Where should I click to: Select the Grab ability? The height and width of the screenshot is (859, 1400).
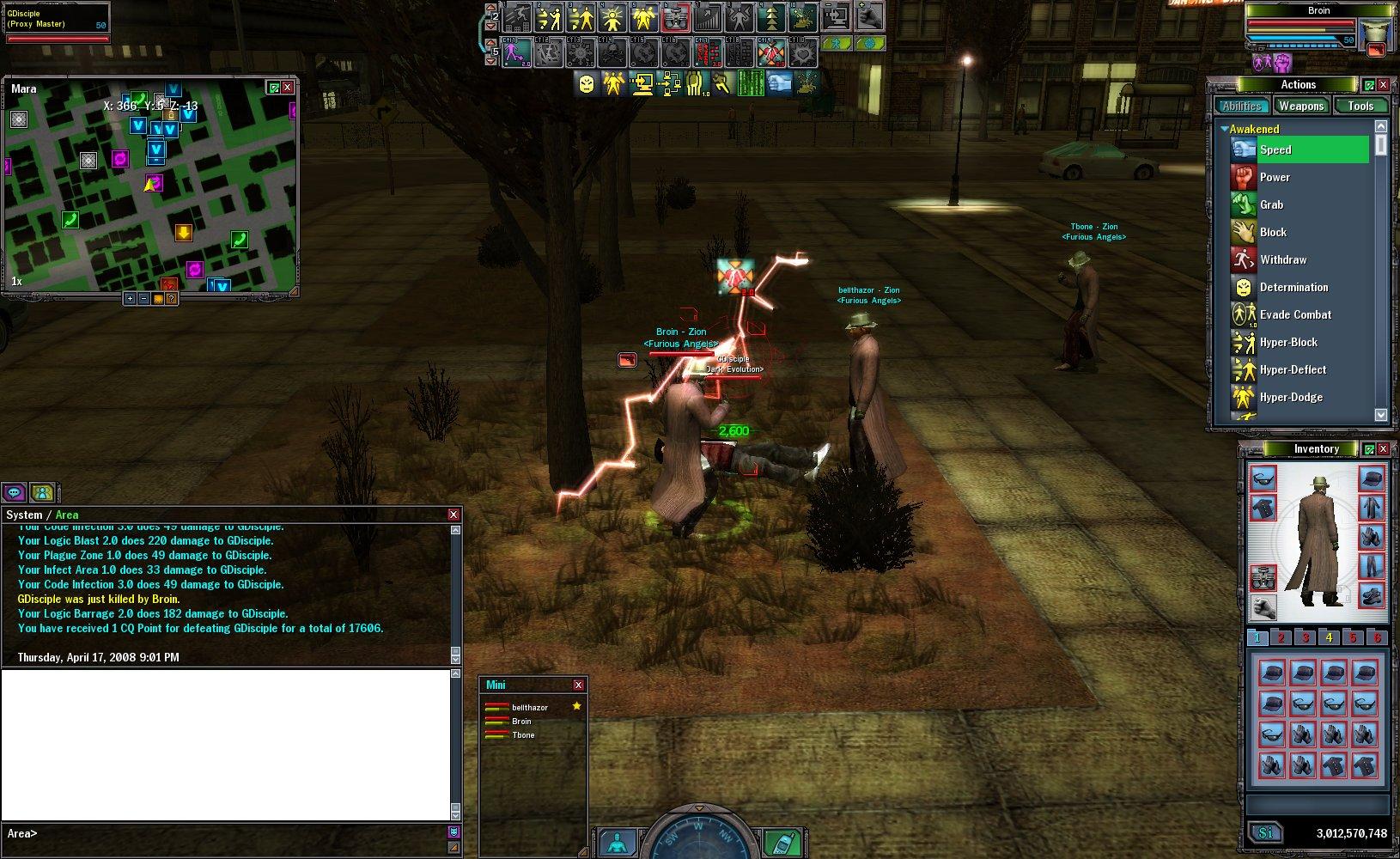[1271, 204]
